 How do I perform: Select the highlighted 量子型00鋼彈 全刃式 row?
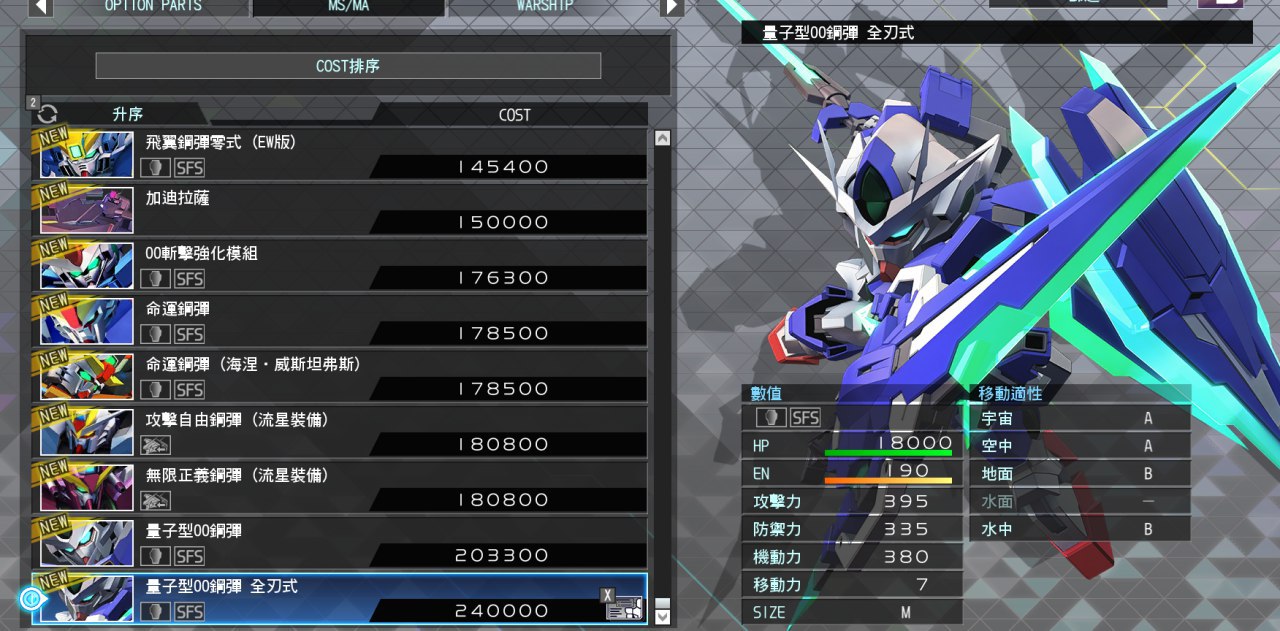340,598
